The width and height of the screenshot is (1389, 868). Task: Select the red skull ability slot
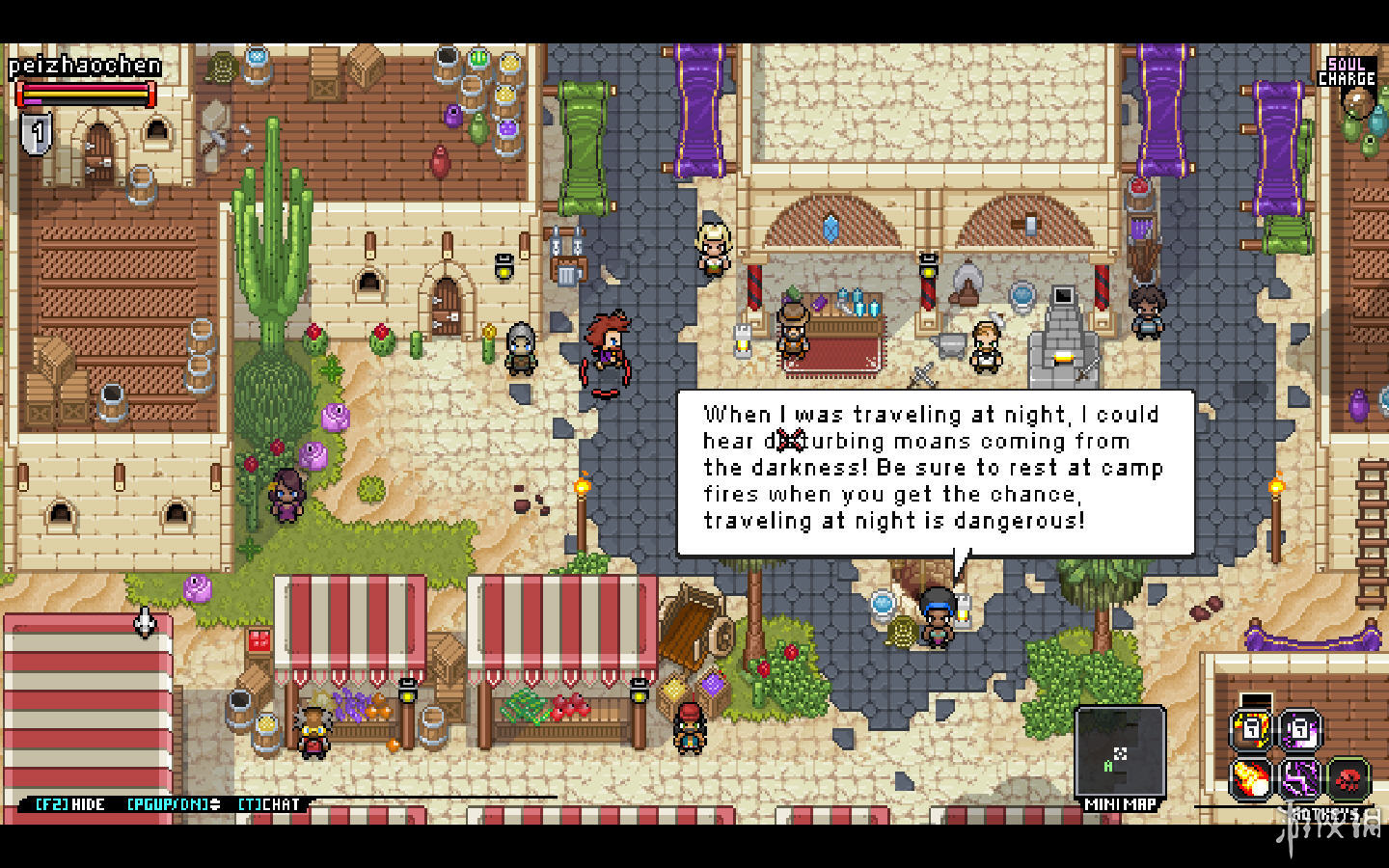point(1348,778)
